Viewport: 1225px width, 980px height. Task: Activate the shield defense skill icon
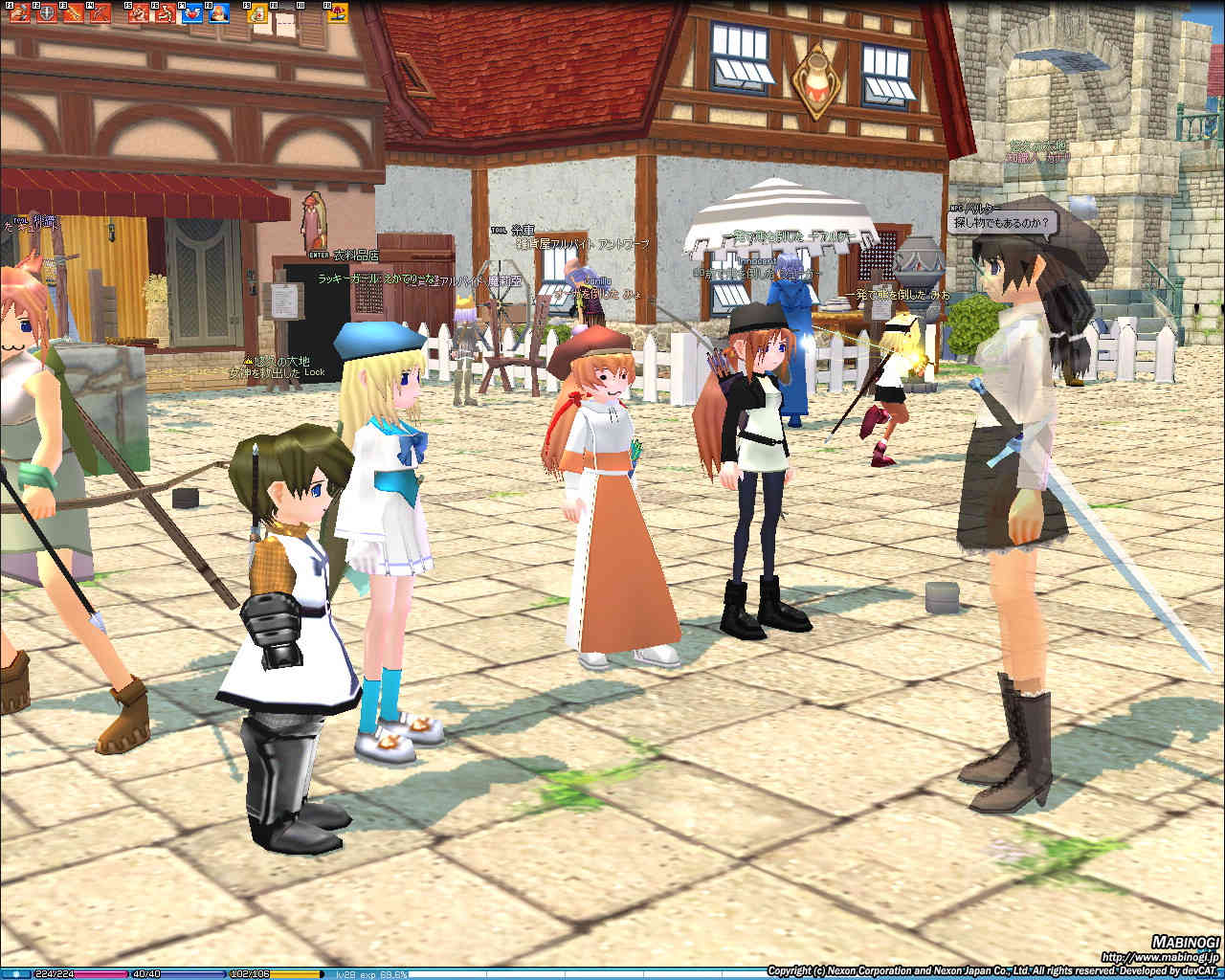(47, 12)
